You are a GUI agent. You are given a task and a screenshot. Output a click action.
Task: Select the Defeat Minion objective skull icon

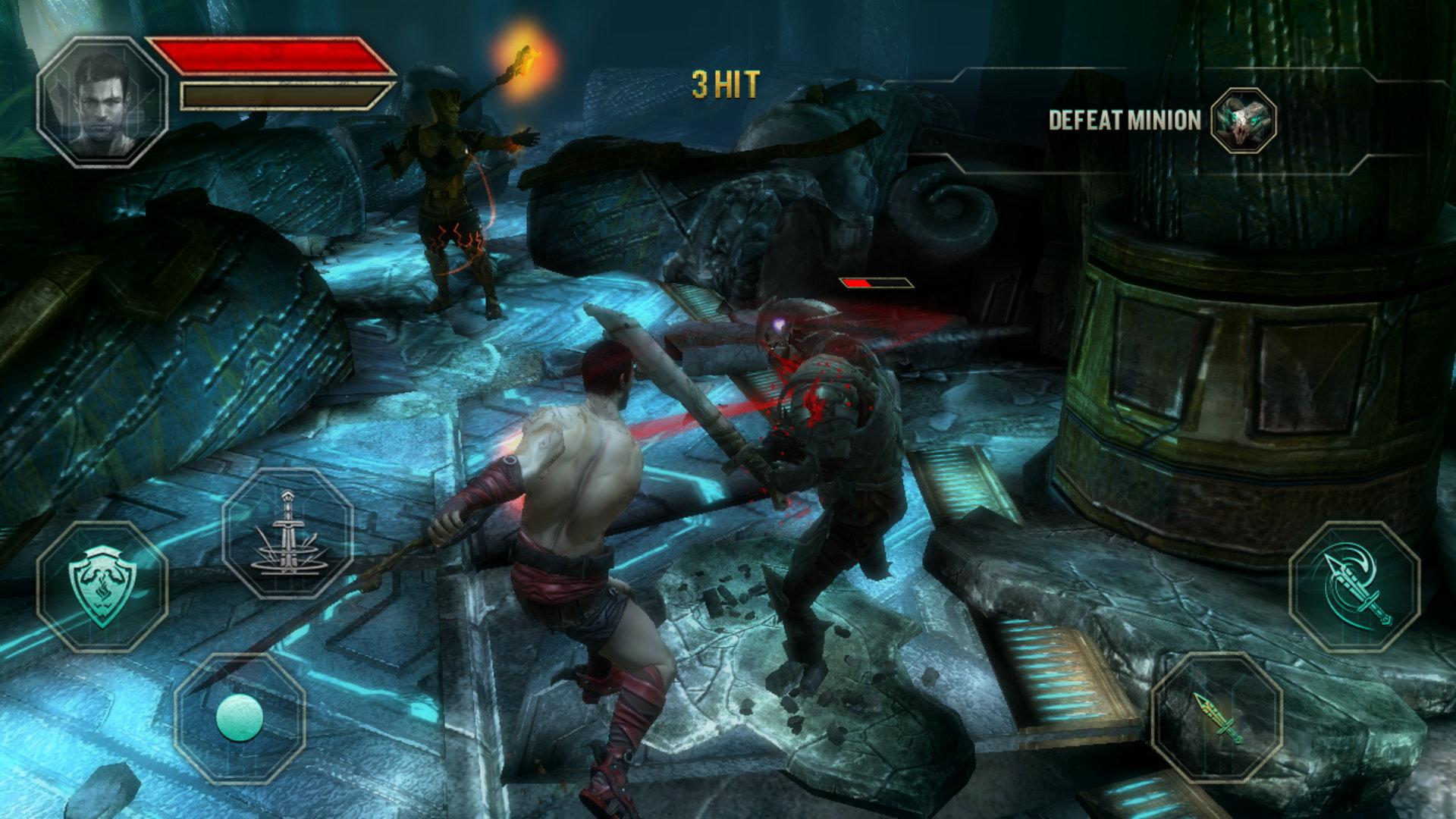(x=1243, y=120)
